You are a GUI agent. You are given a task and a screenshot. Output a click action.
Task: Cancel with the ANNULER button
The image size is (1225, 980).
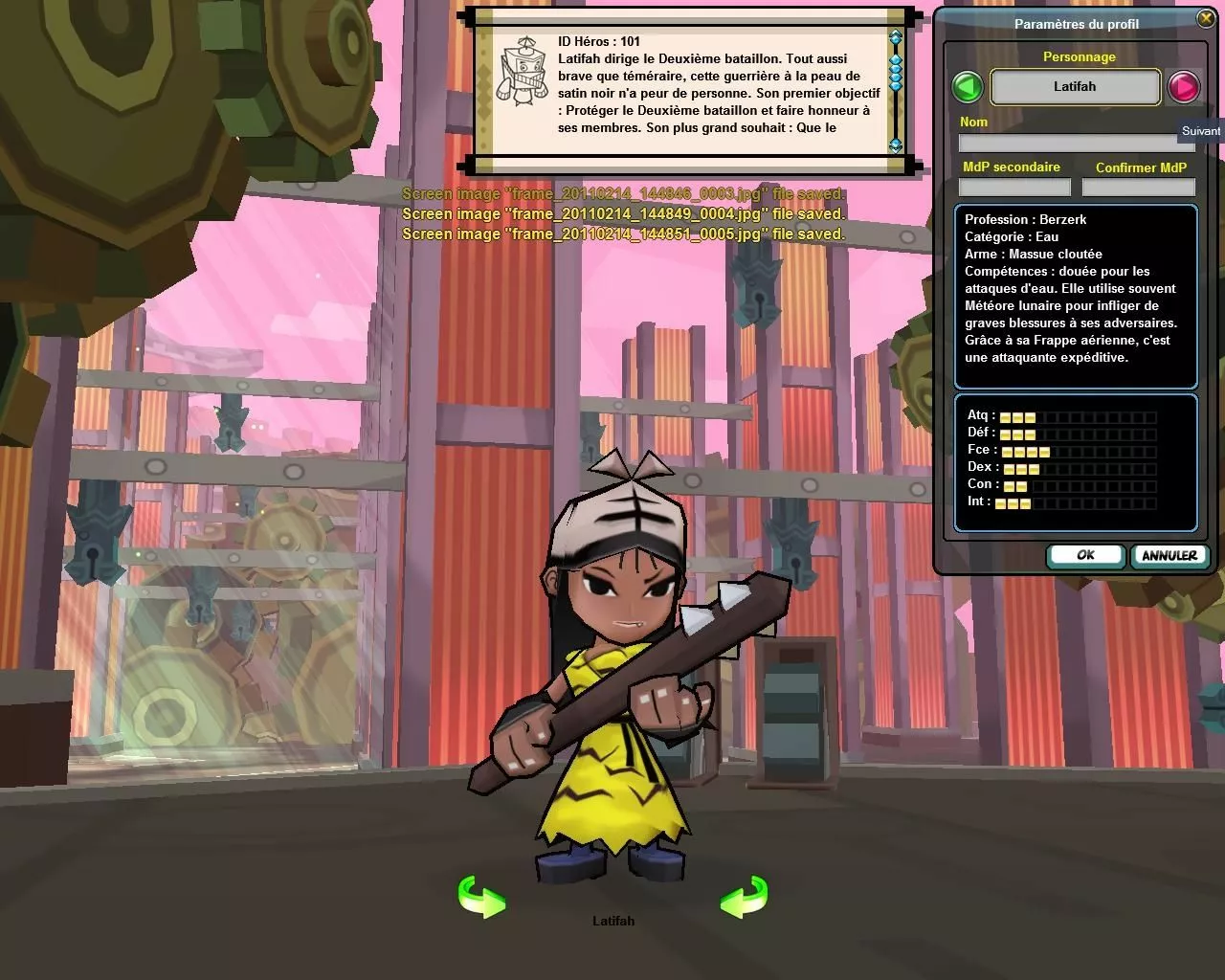(x=1169, y=555)
